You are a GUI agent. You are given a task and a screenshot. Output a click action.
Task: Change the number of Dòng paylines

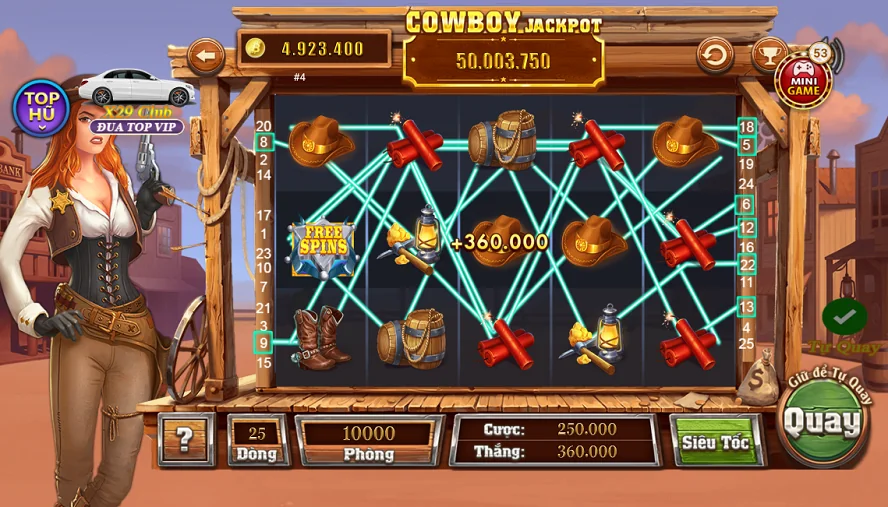pyautogui.click(x=257, y=441)
